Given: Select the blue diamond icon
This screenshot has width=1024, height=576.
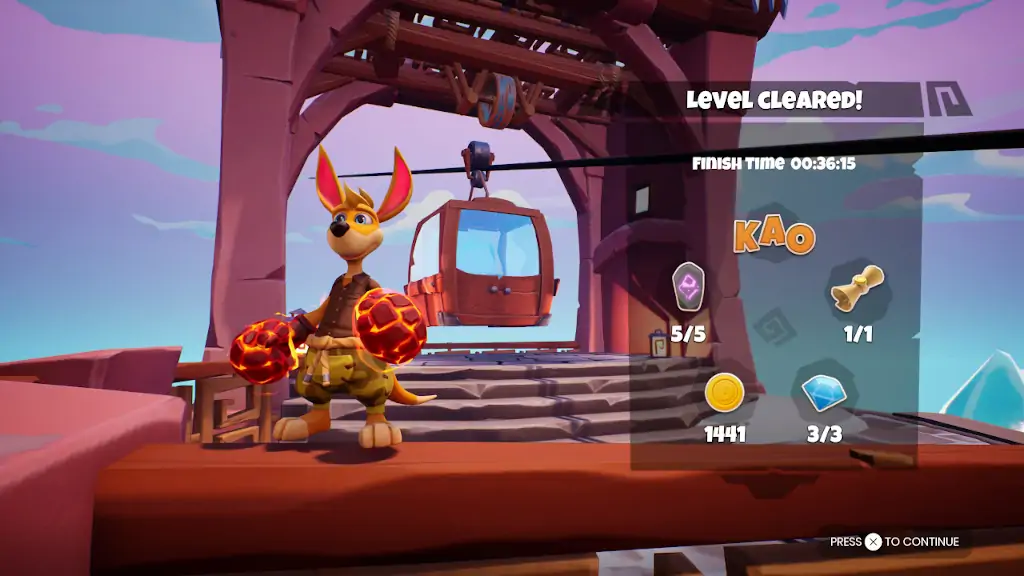Looking at the screenshot, I should click(824, 393).
